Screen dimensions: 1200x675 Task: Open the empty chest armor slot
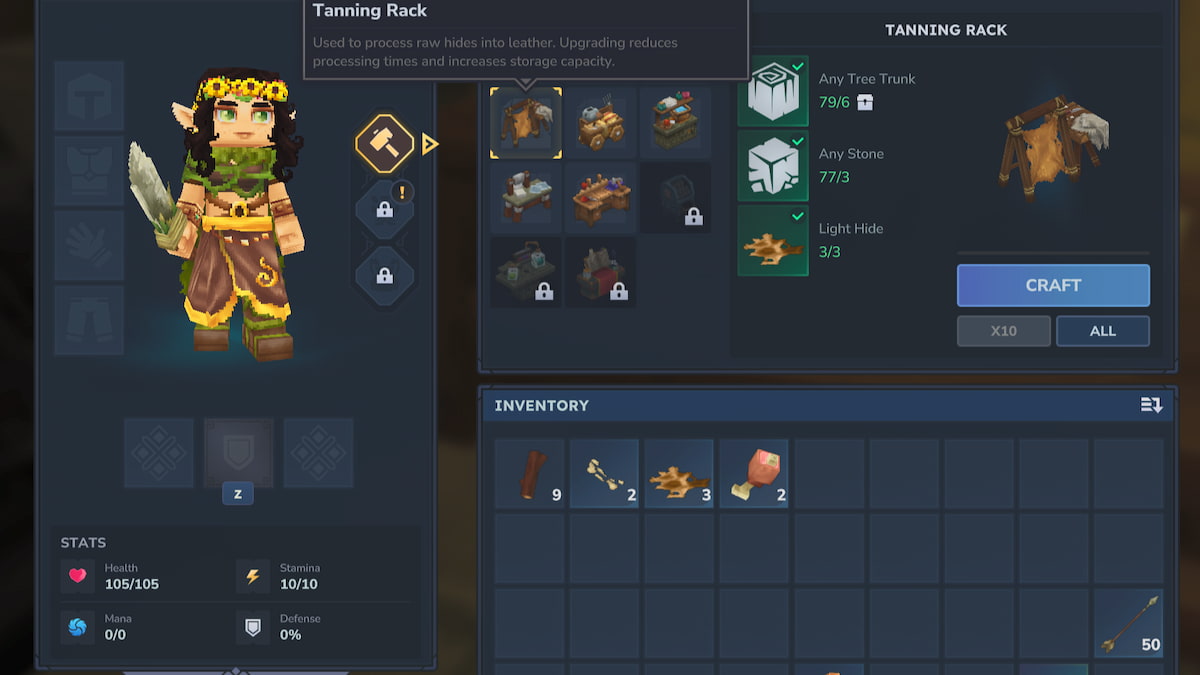click(89, 170)
